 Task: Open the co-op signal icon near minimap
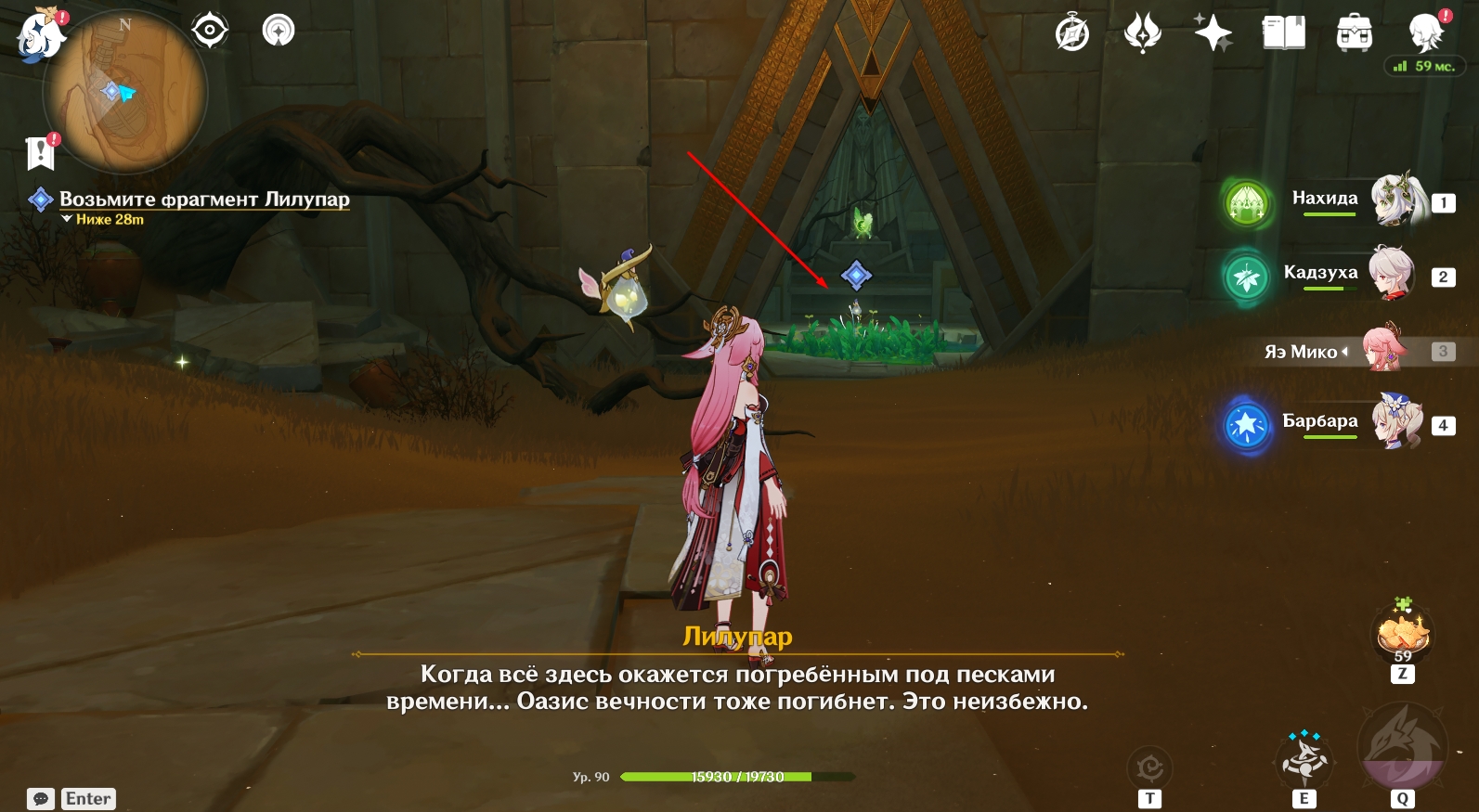coord(279,31)
